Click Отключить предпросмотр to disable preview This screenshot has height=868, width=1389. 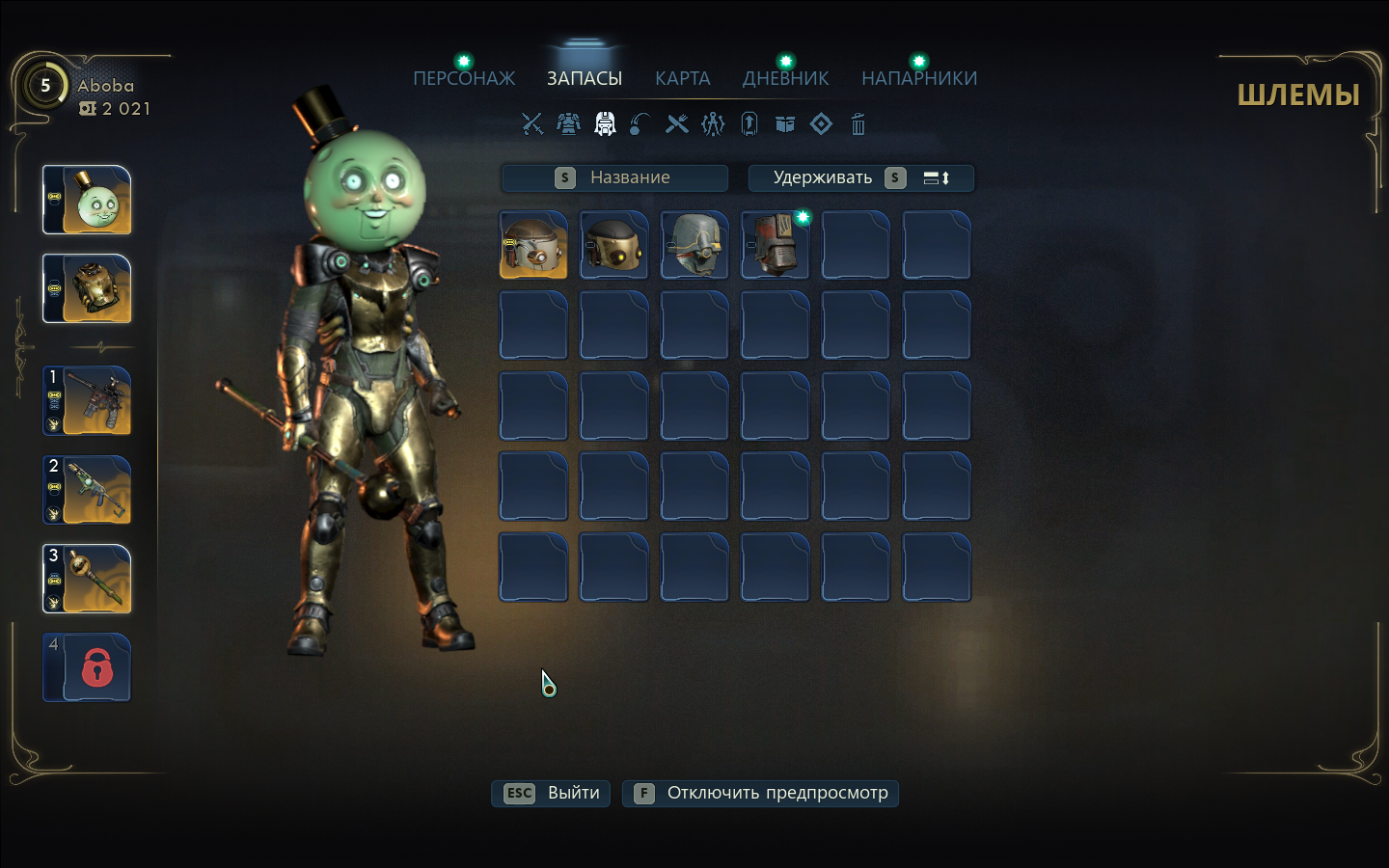click(760, 793)
